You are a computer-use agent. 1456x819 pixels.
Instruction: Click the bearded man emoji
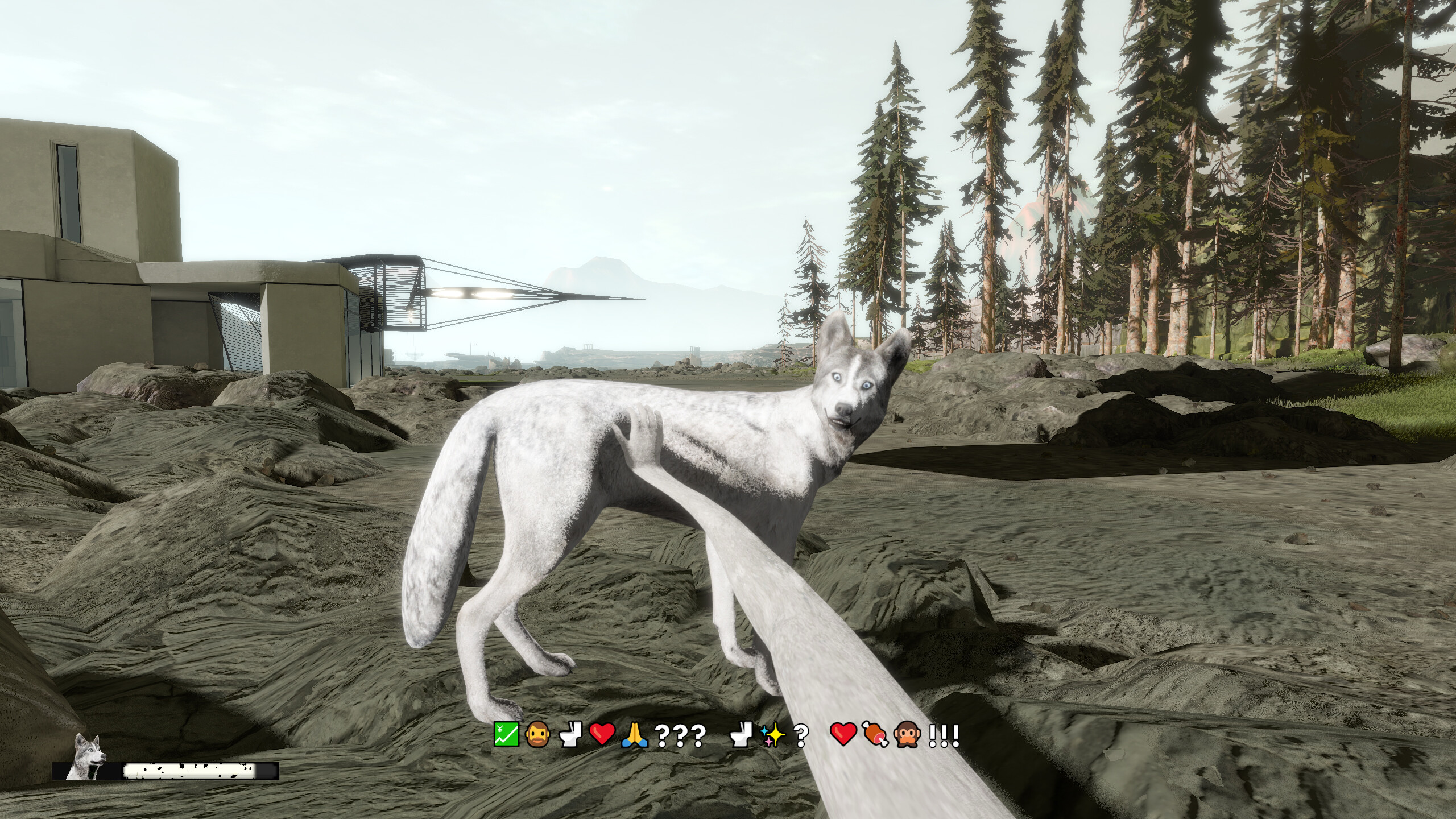pos(537,733)
